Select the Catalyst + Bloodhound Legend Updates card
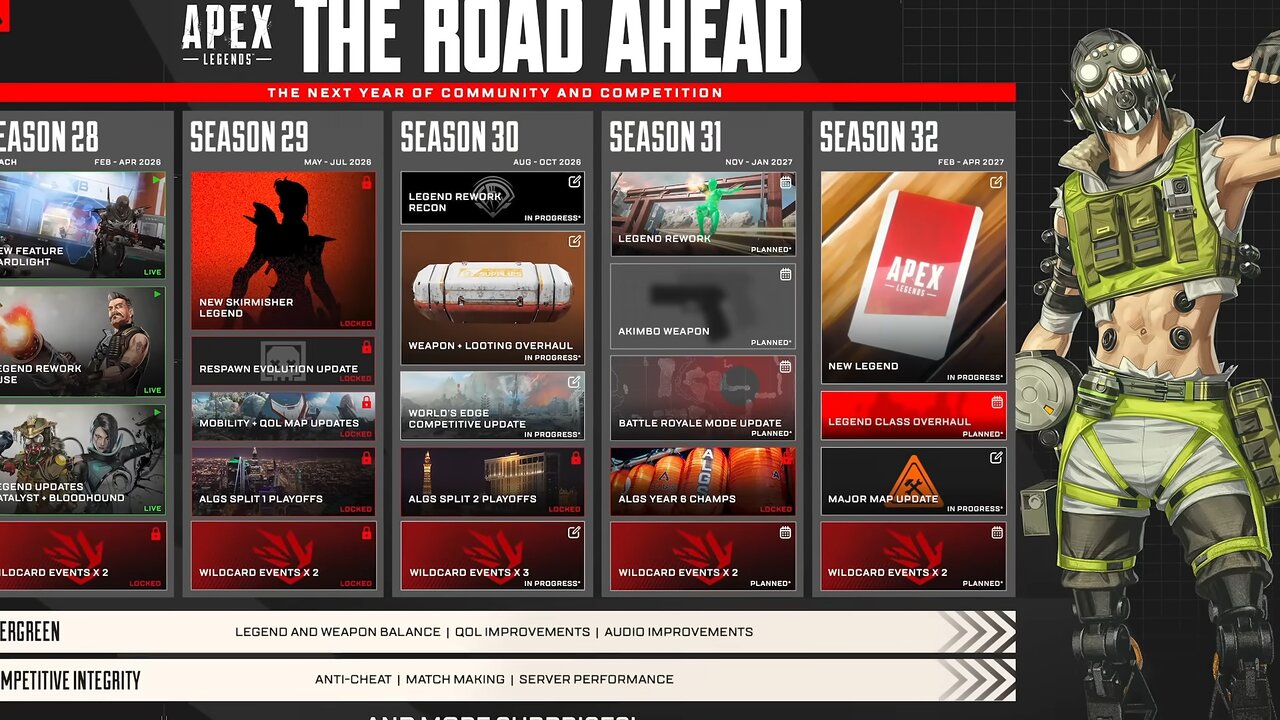 tap(80, 459)
